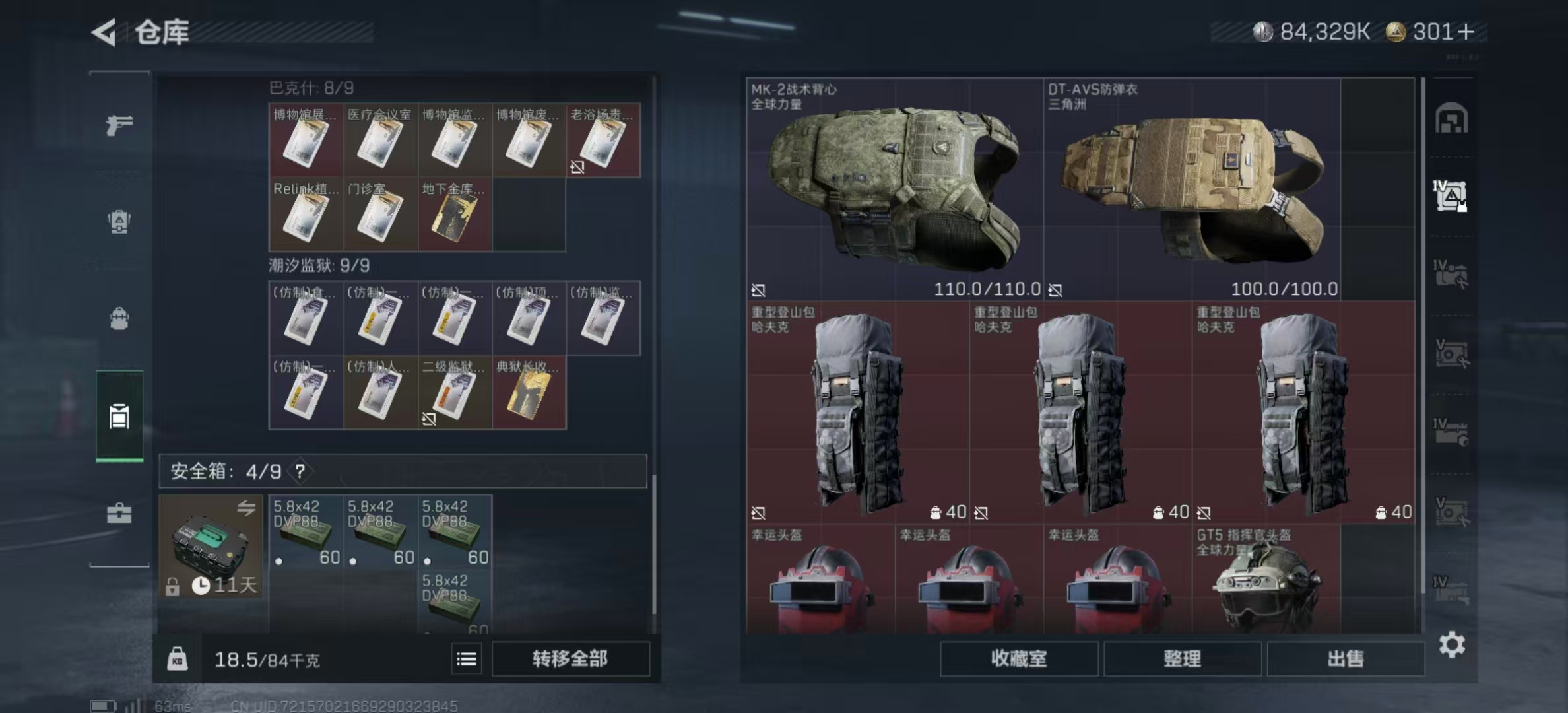Add premium currency with plus button
This screenshot has height=713, width=1568.
point(1466,32)
